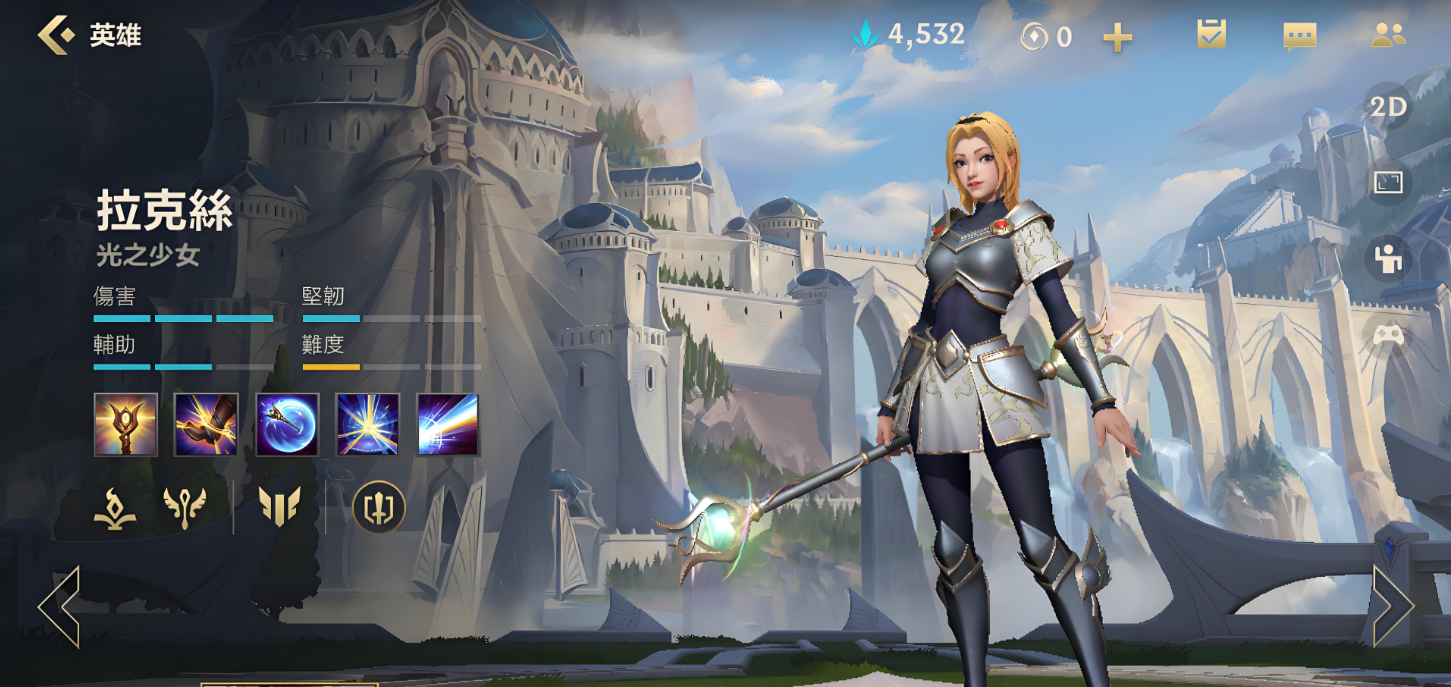Expand the champion model to fullscreen
1451x687 pixels.
pos(1388,182)
